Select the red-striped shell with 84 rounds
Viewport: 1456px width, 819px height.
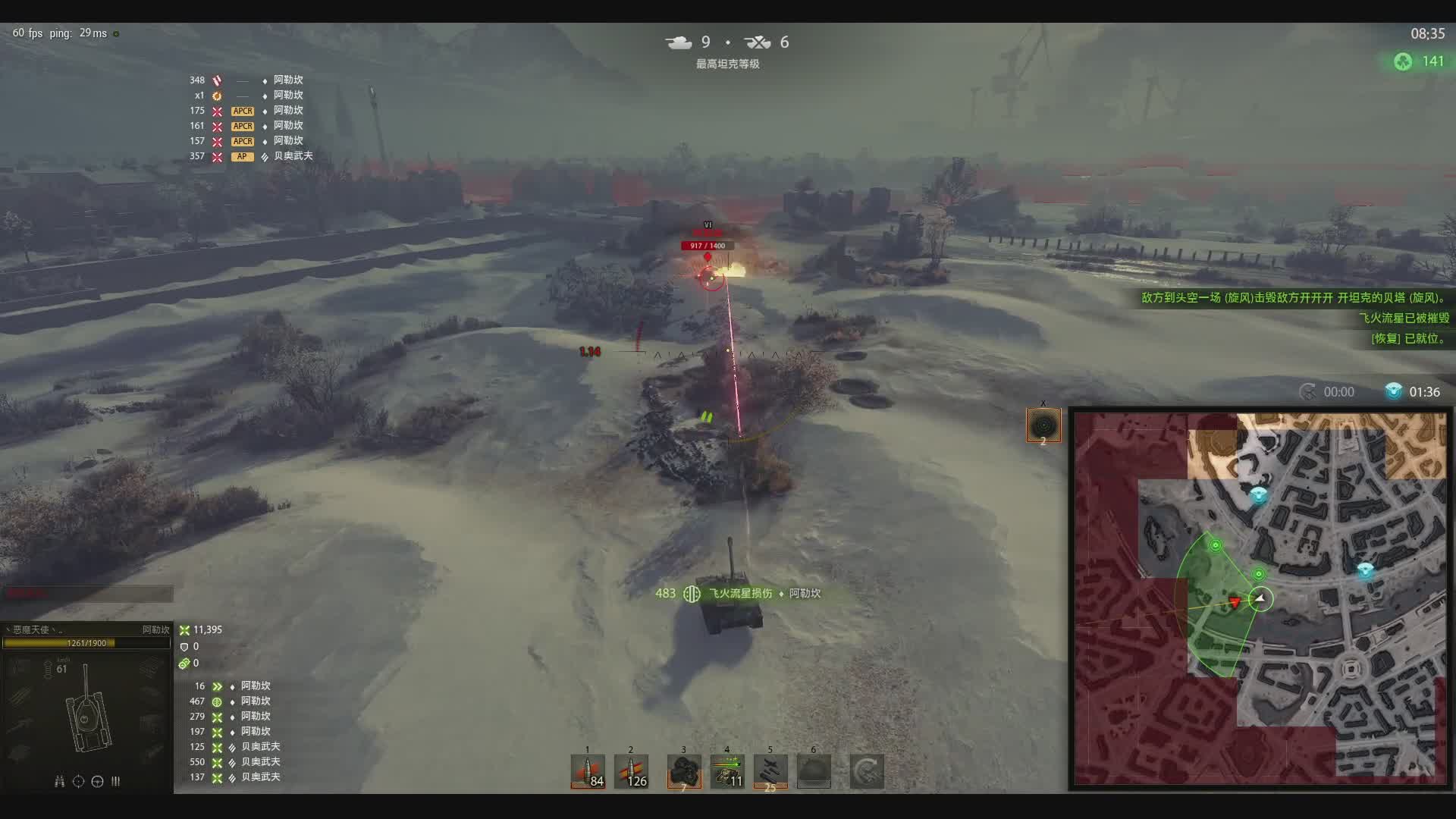pyautogui.click(x=588, y=772)
